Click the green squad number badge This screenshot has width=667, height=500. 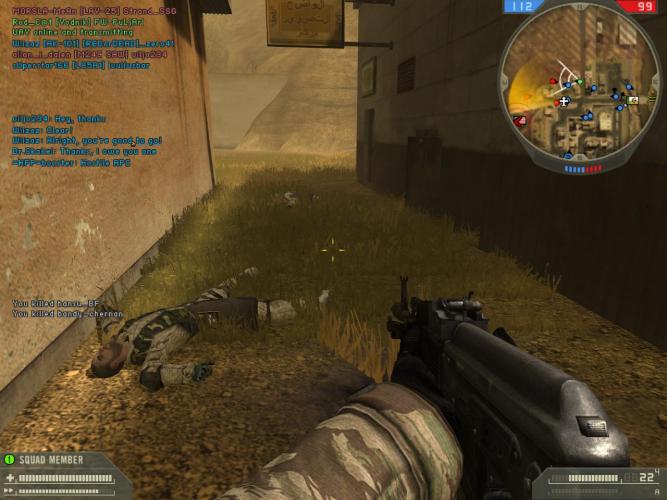point(10,460)
